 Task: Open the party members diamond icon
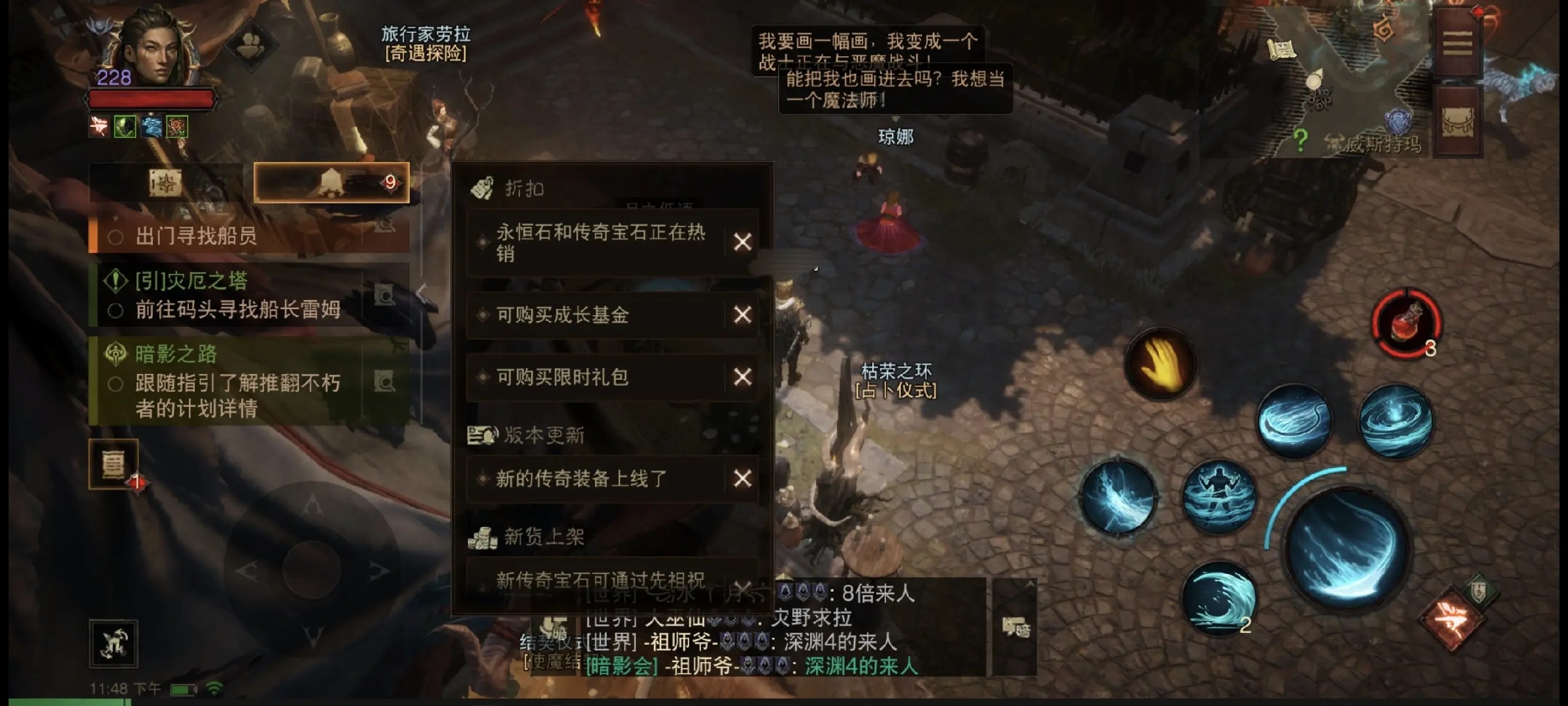point(250,46)
